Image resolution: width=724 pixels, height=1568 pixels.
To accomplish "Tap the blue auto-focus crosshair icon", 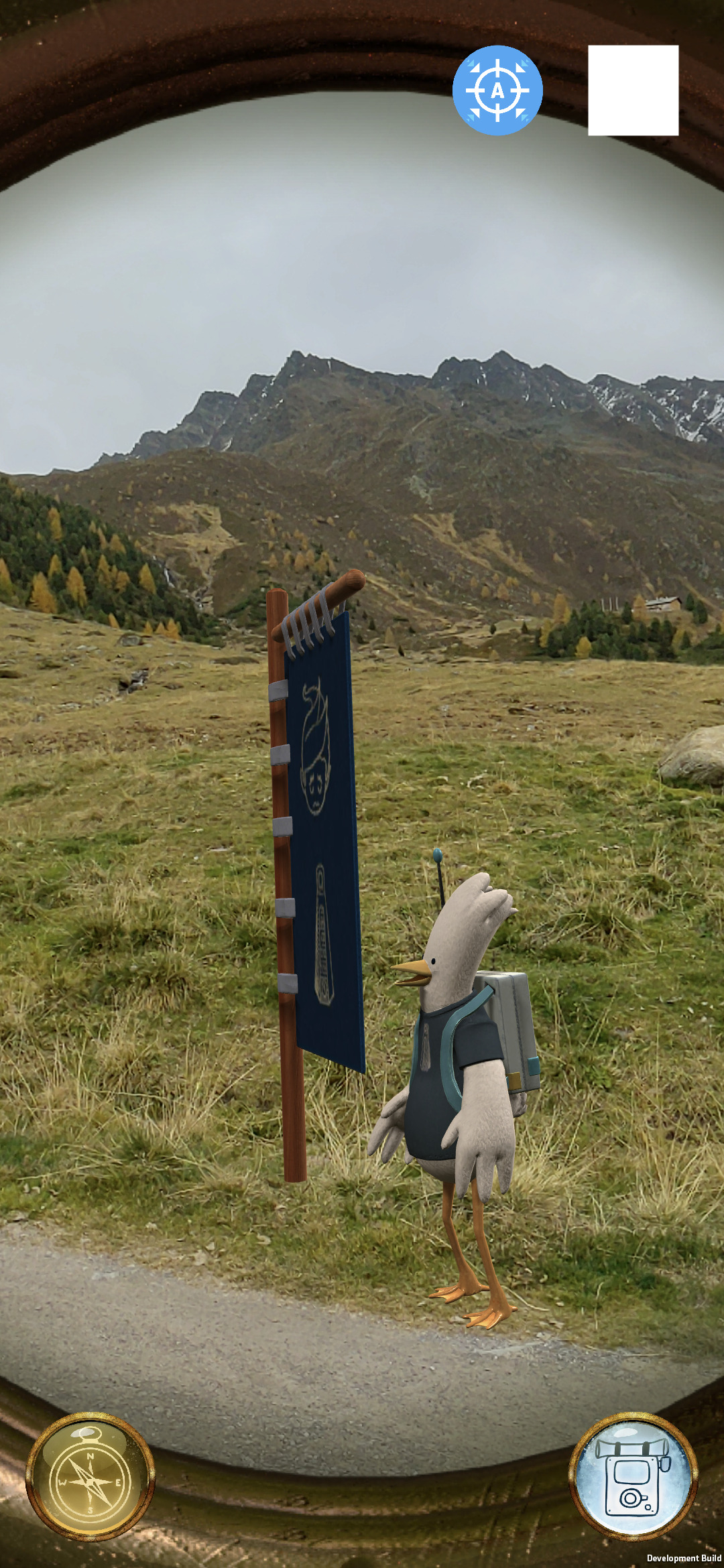I will (497, 90).
